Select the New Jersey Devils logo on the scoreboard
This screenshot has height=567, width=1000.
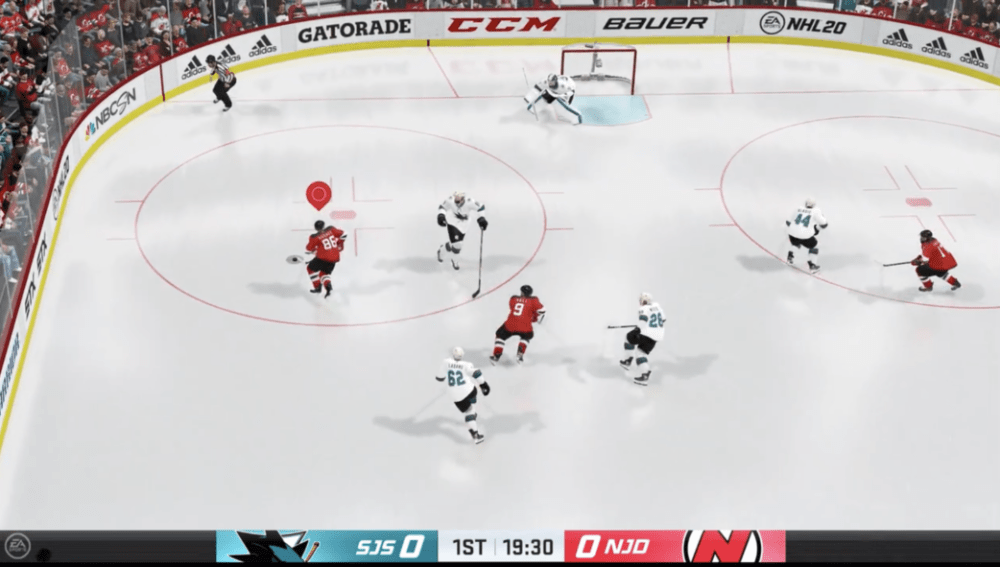coord(722,546)
